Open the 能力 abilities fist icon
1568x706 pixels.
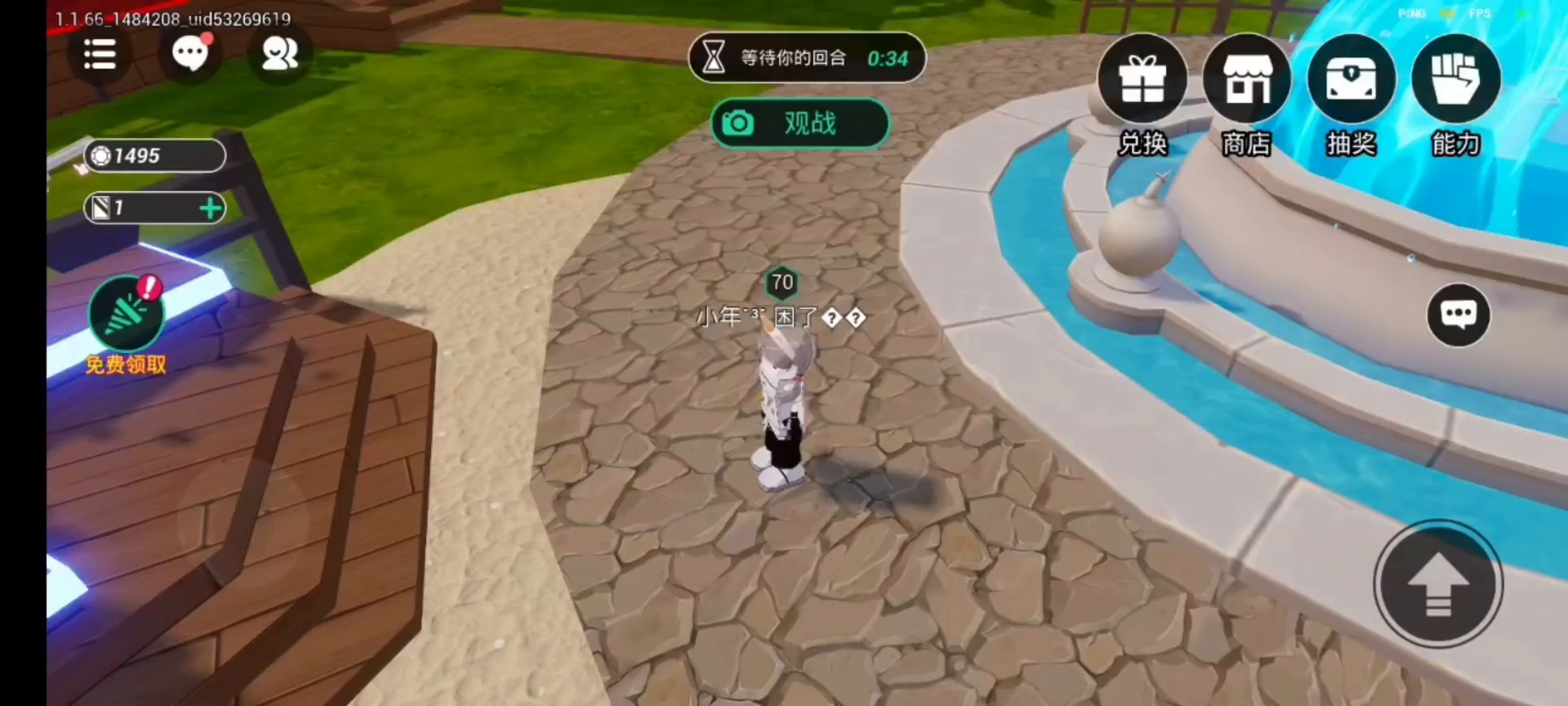click(x=1455, y=81)
